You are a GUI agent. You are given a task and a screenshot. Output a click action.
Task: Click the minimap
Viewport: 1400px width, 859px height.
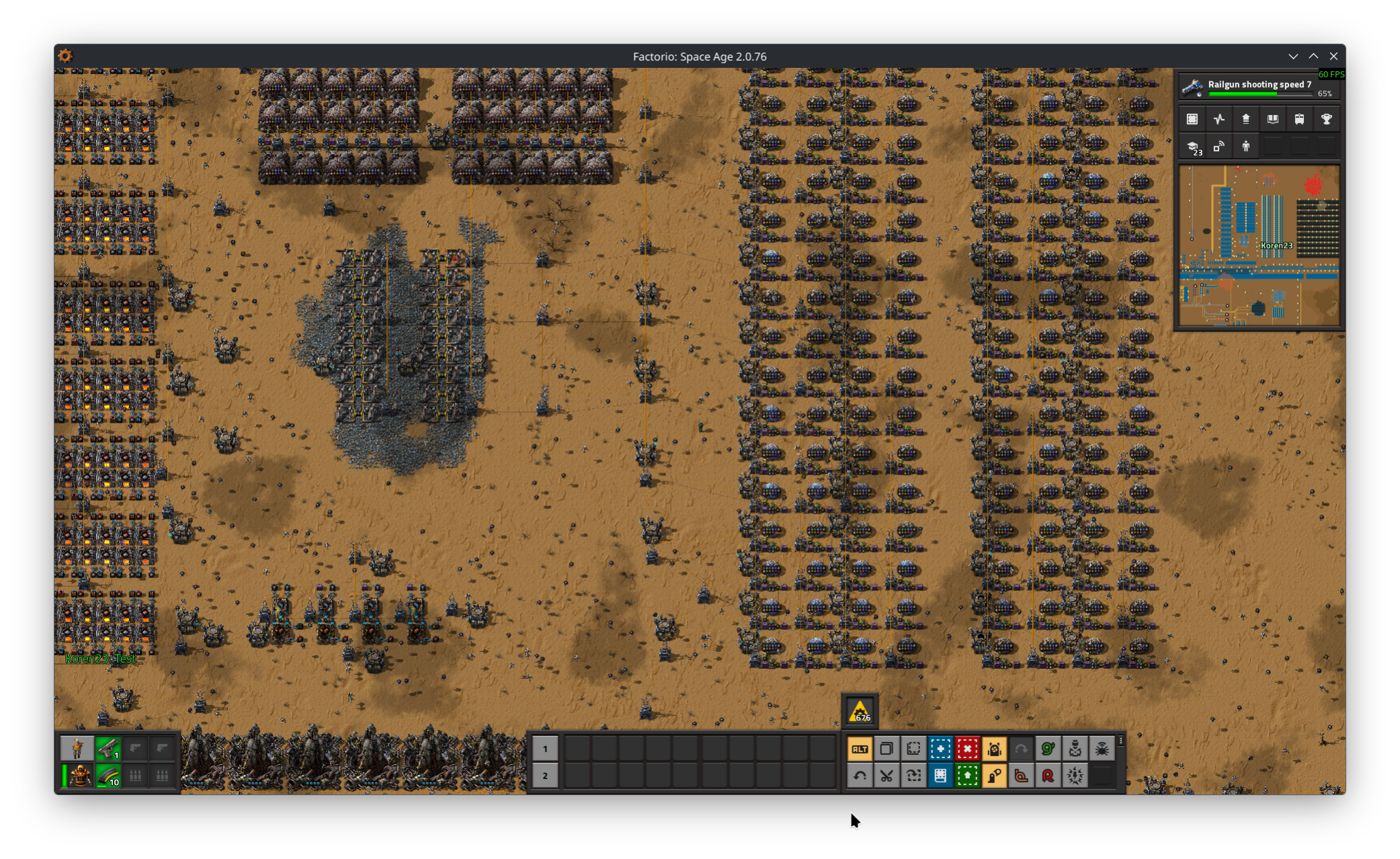pyautogui.click(x=1259, y=246)
